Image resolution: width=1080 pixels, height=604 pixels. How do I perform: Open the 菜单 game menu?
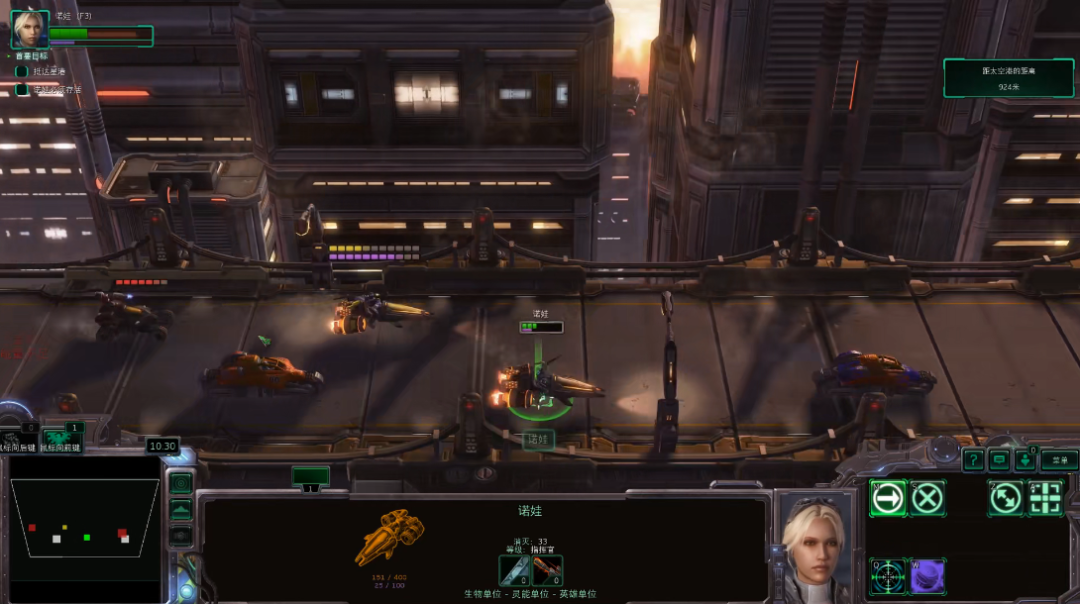point(1059,460)
